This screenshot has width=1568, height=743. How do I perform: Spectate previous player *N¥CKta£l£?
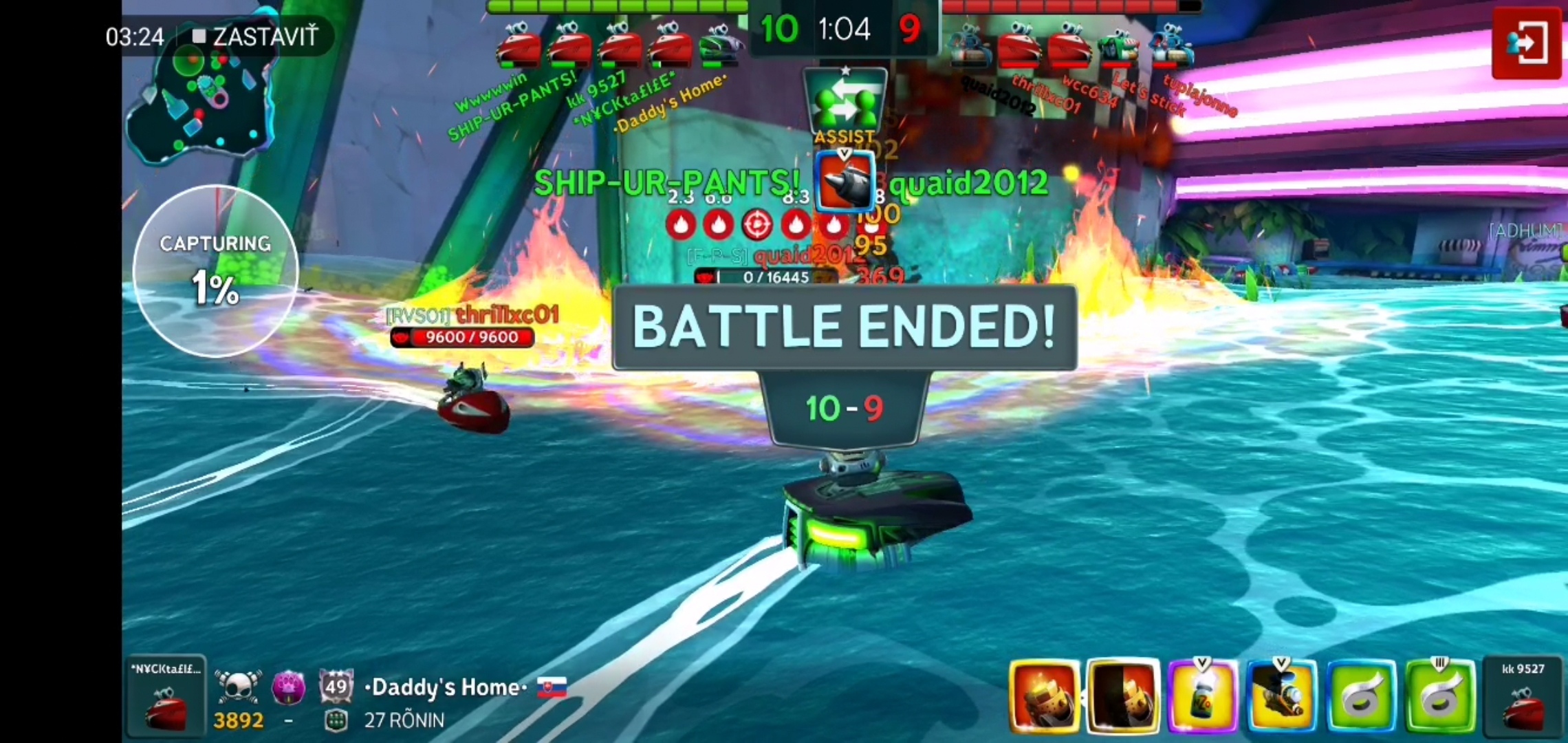tap(166, 696)
